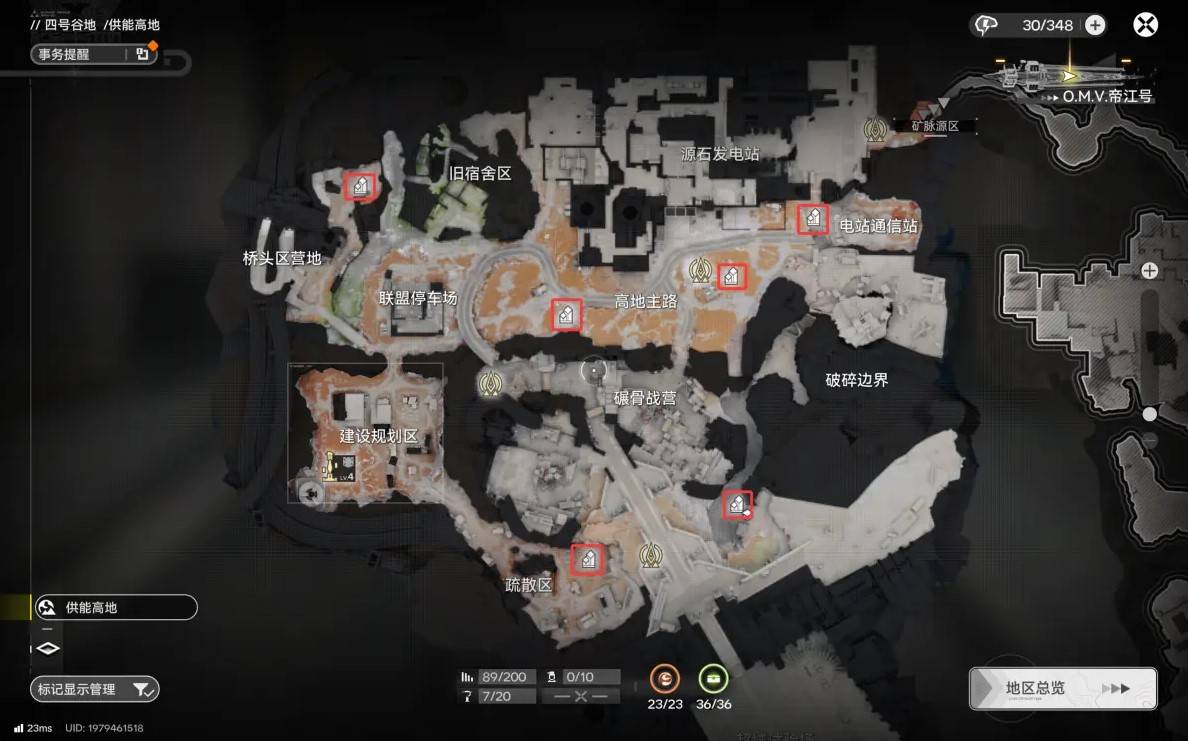Select the teleport point beside 矿脉源区
Image resolution: width=1188 pixels, height=741 pixels.
click(x=876, y=129)
